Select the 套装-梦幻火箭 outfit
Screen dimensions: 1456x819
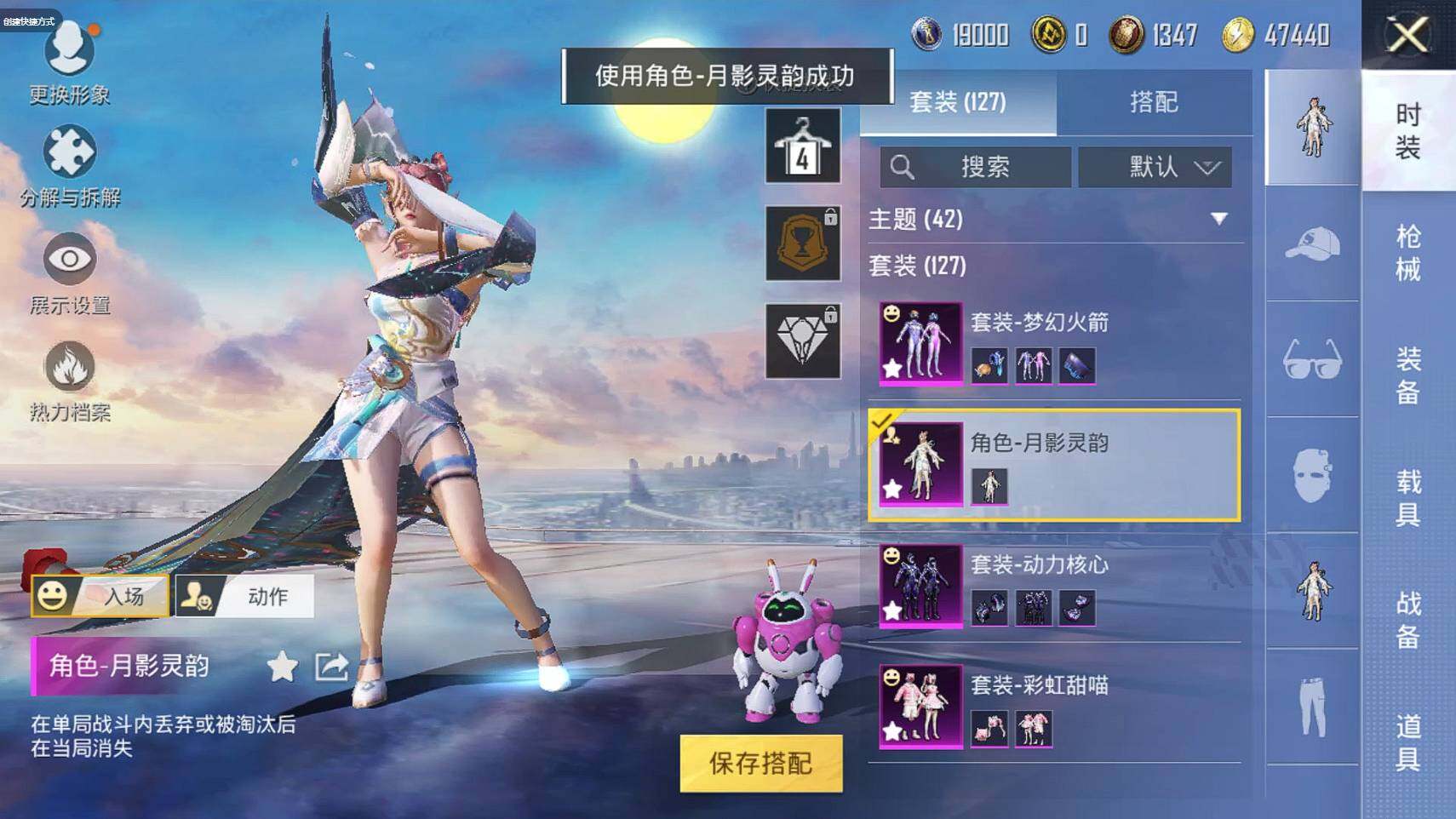[1054, 343]
